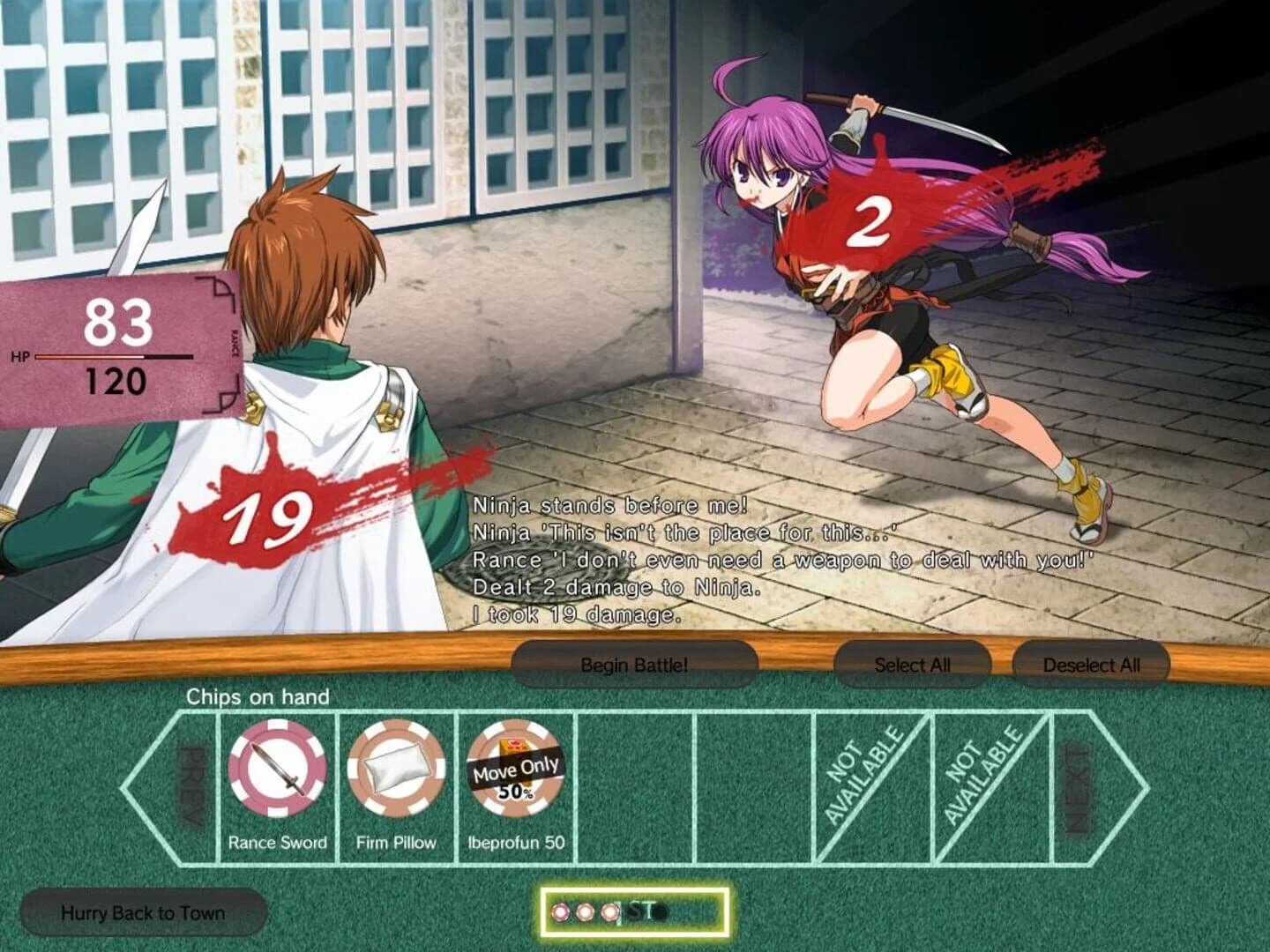Click the NEXT arrow for more chips

coord(1082,785)
